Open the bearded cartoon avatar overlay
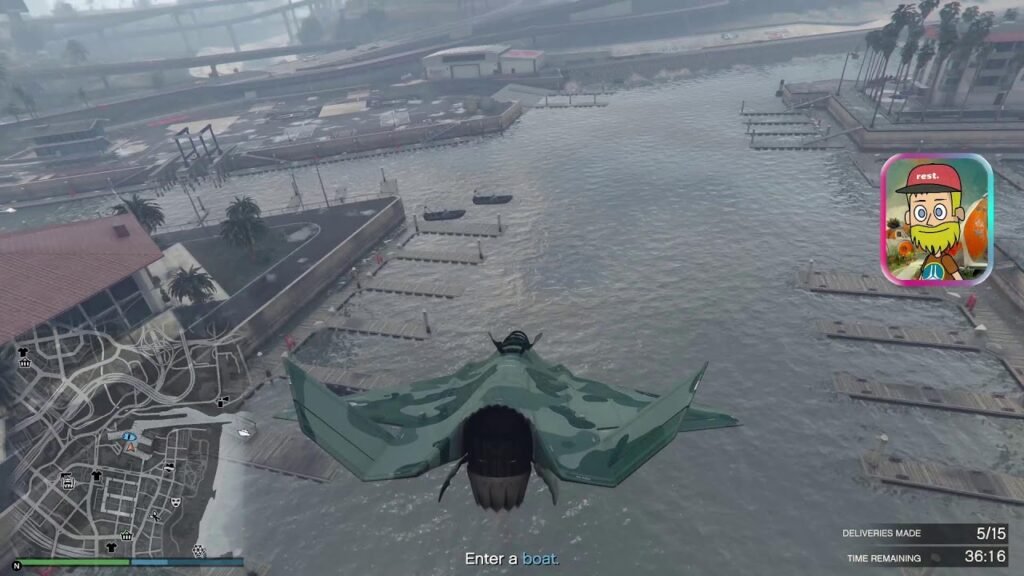 936,219
